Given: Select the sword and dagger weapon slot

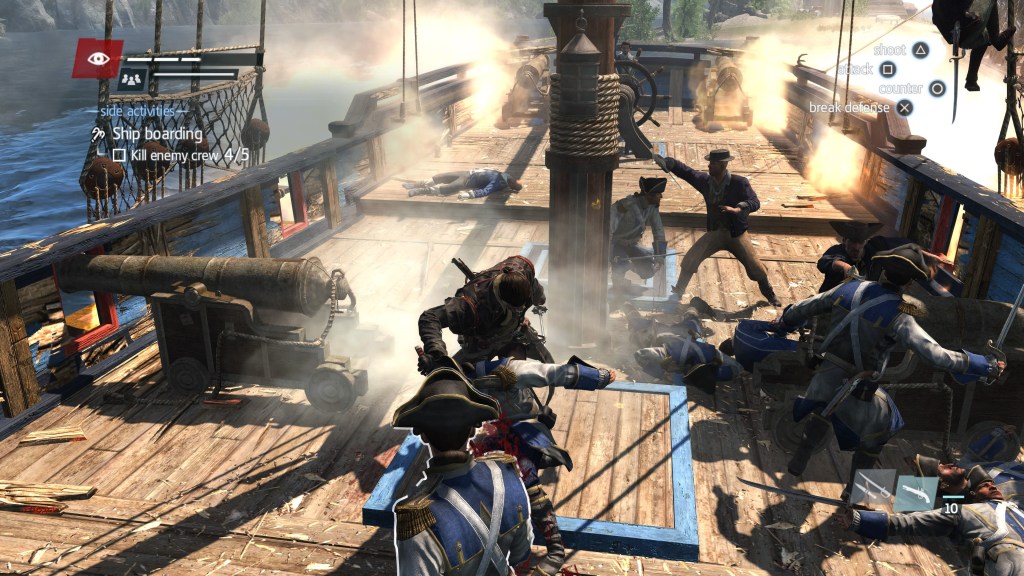Looking at the screenshot, I should click(x=873, y=487).
